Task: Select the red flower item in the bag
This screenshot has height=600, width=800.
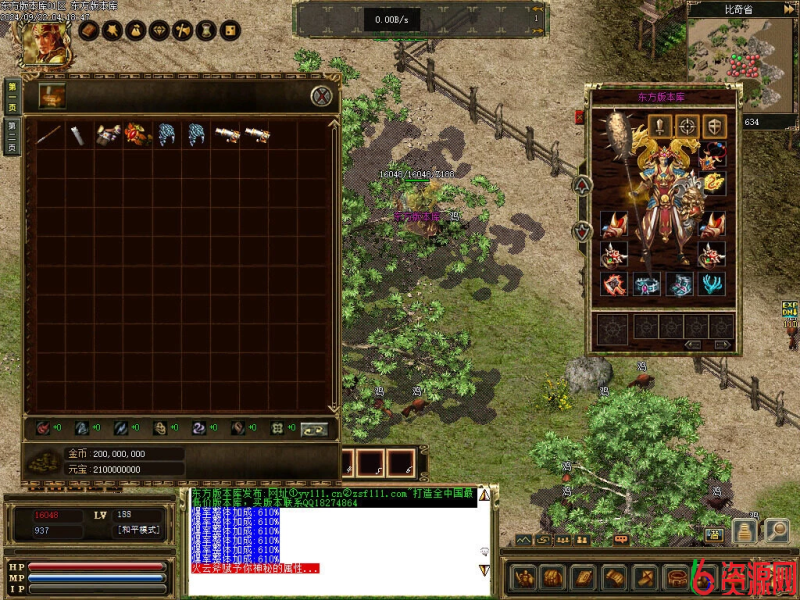Action: (137, 135)
